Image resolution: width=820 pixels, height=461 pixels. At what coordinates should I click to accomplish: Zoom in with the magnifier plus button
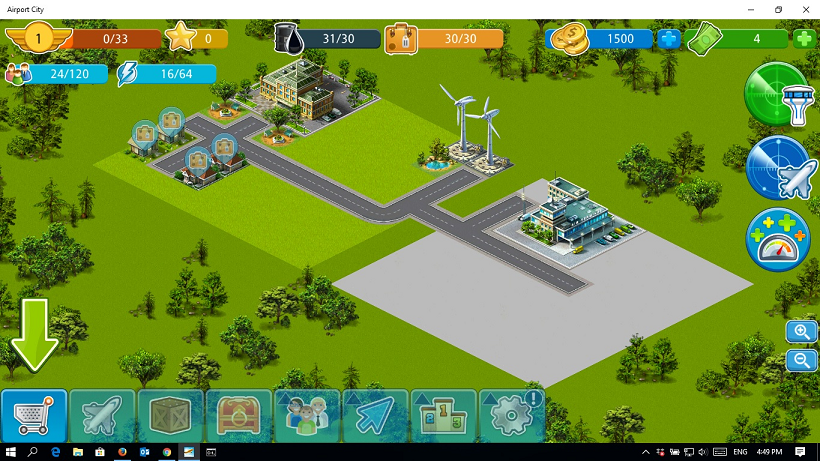tap(801, 332)
